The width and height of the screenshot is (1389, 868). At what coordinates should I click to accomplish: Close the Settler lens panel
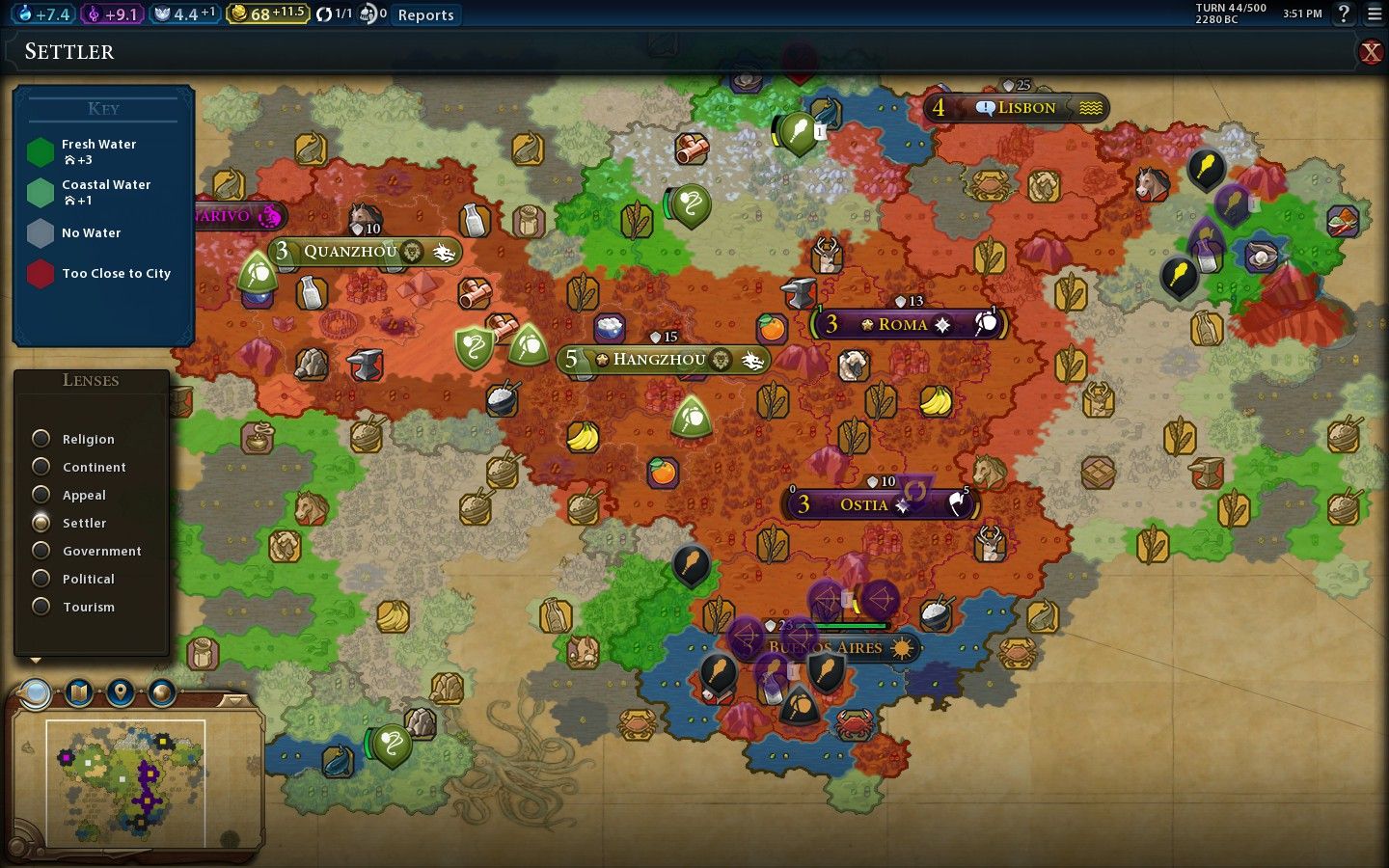click(1370, 52)
